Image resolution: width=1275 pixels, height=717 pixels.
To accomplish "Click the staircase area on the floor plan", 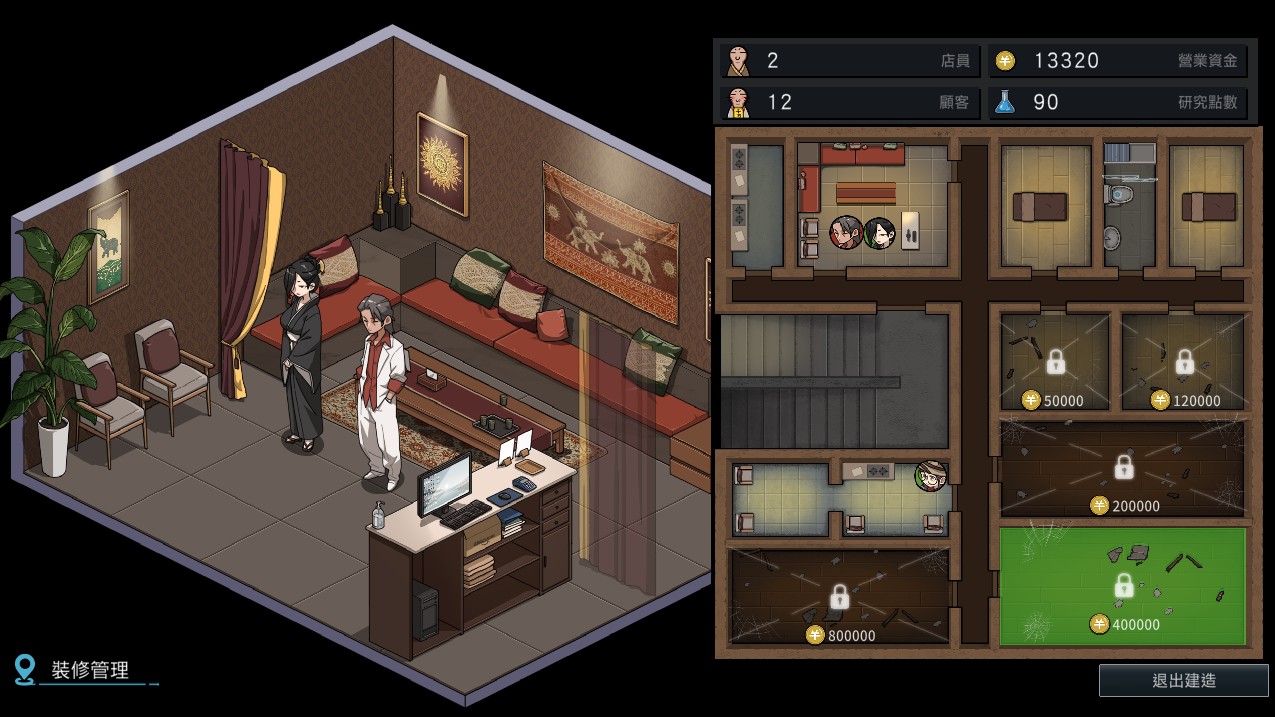I will click(832, 380).
